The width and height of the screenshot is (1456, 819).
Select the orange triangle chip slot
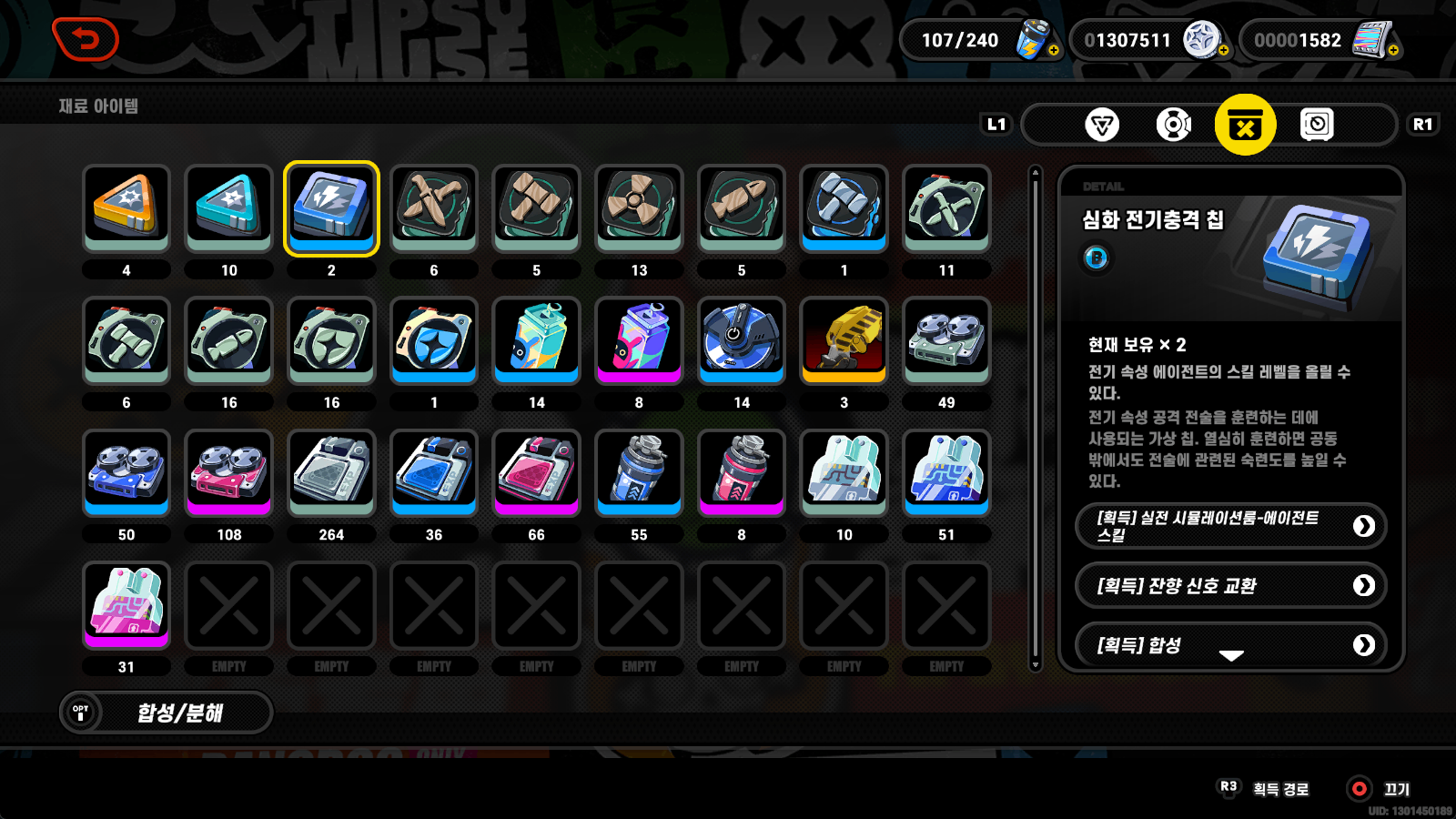tap(126, 208)
